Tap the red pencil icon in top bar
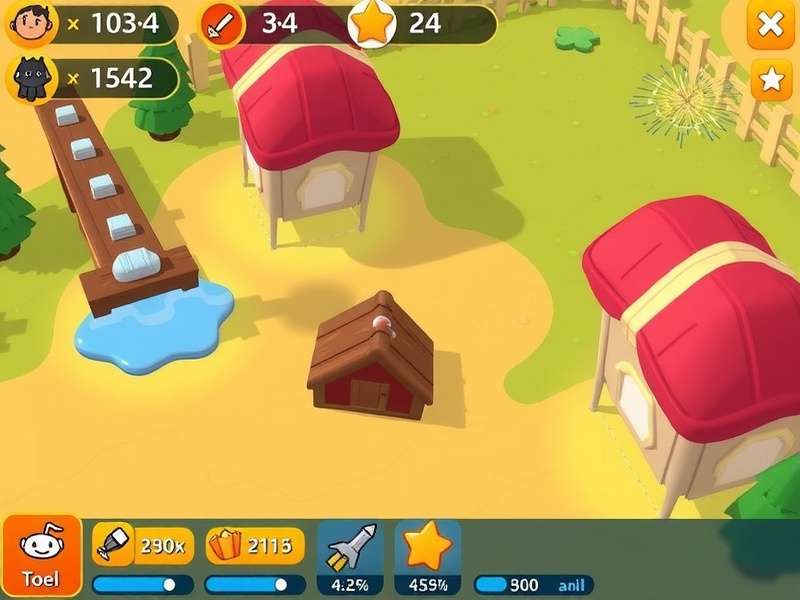The image size is (800, 600). tap(221, 26)
